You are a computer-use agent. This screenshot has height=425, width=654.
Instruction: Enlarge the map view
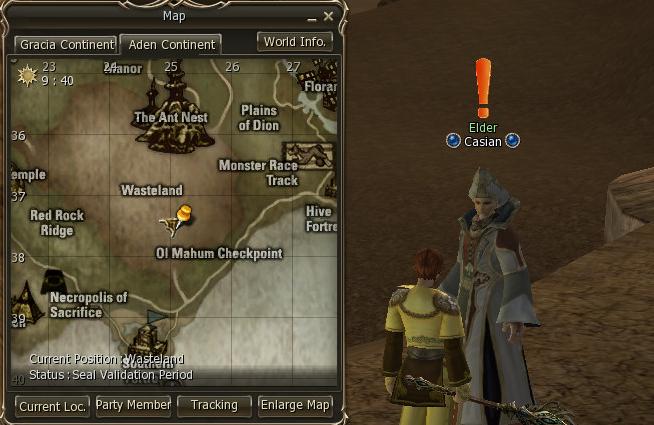pos(294,405)
